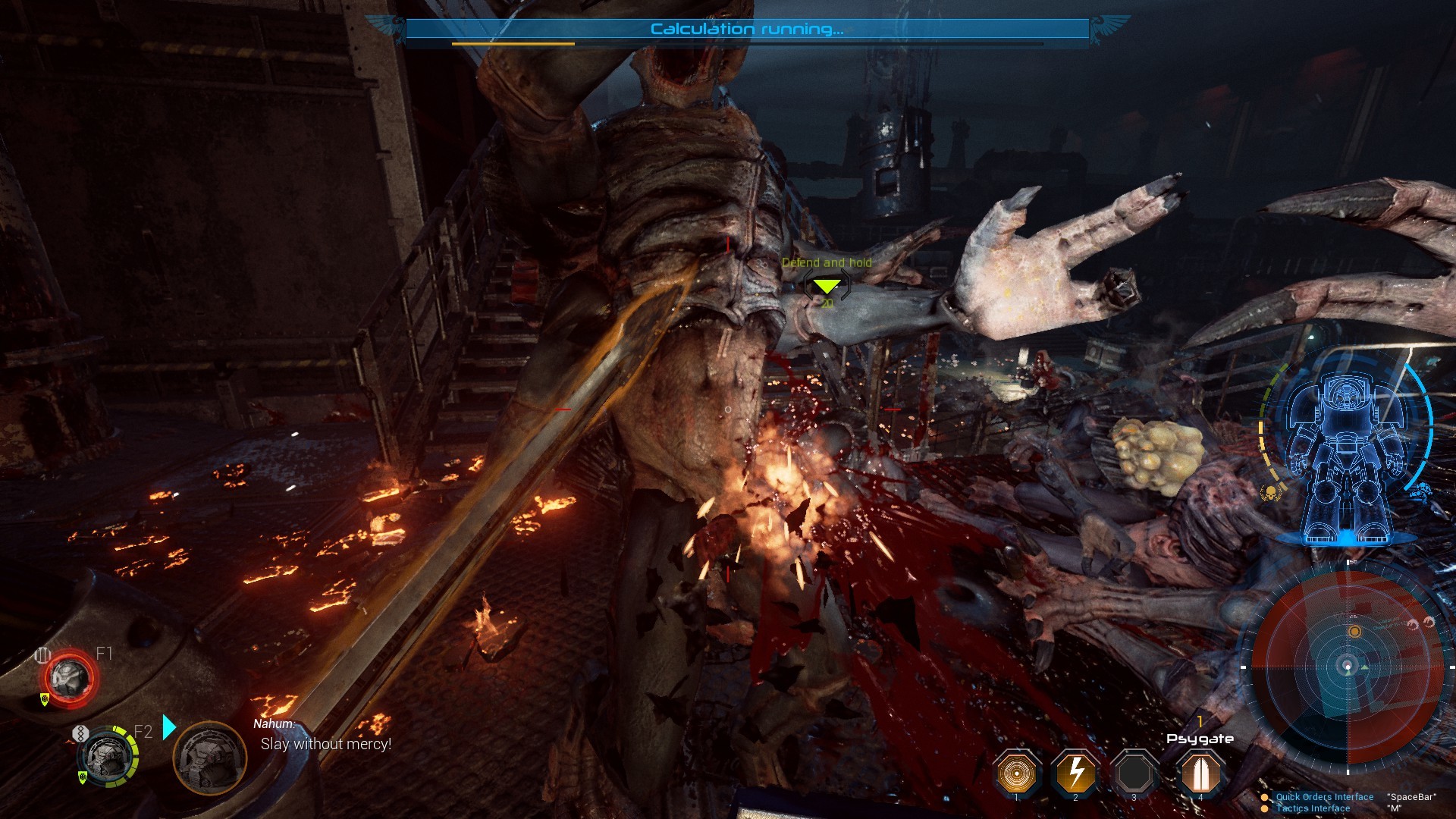
Task: Choose the F2 squadmate portrait with green ring
Action: tap(105, 756)
